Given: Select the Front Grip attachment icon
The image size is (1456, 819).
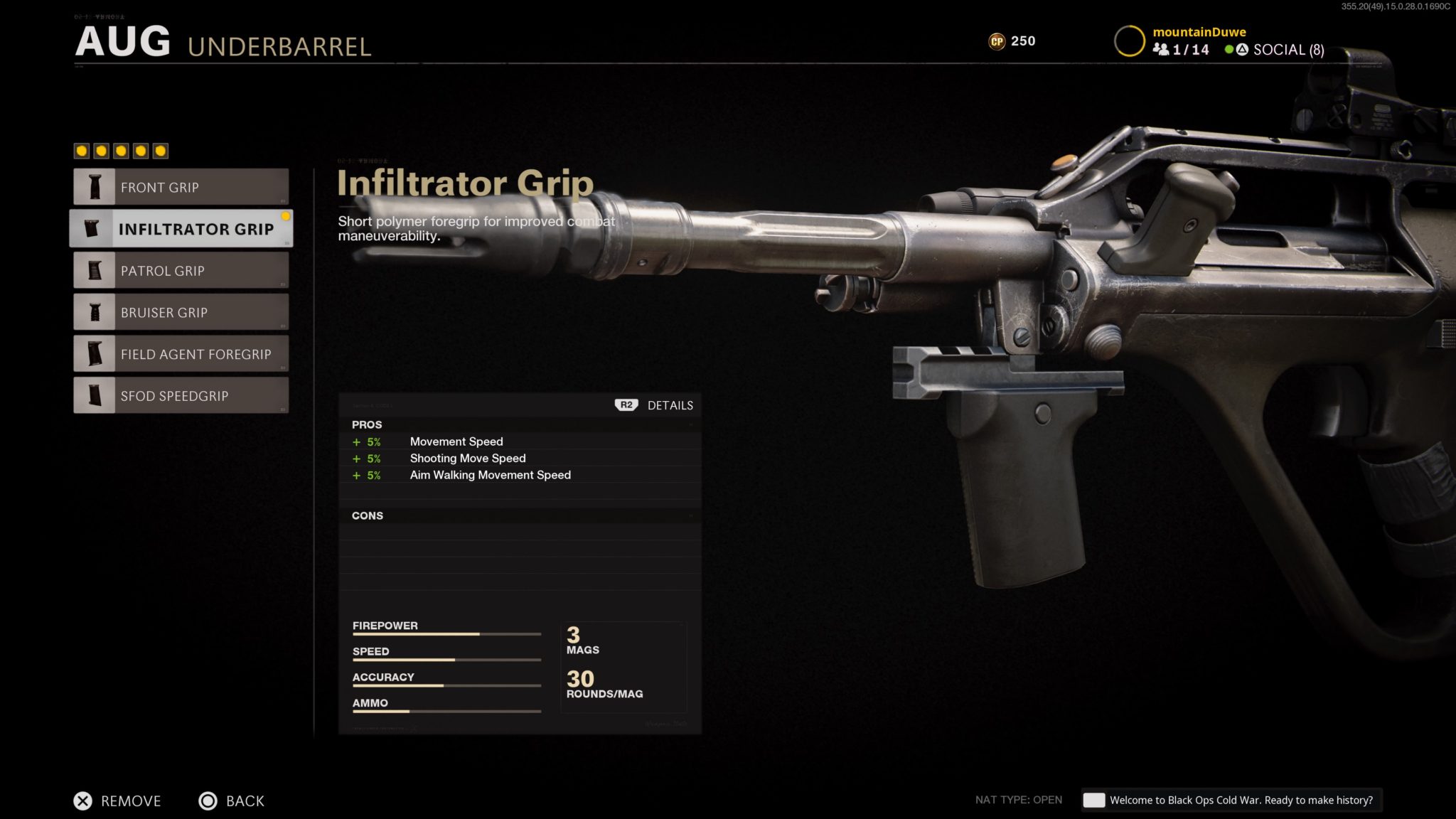Looking at the screenshot, I should [x=95, y=186].
